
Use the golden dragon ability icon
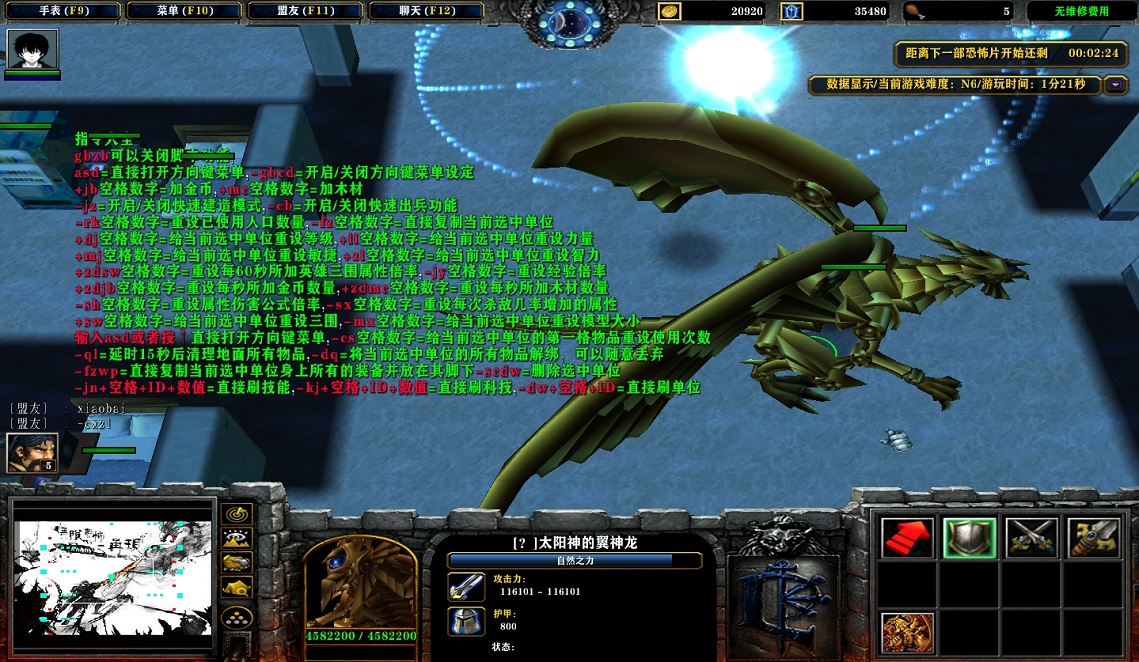(x=907, y=633)
